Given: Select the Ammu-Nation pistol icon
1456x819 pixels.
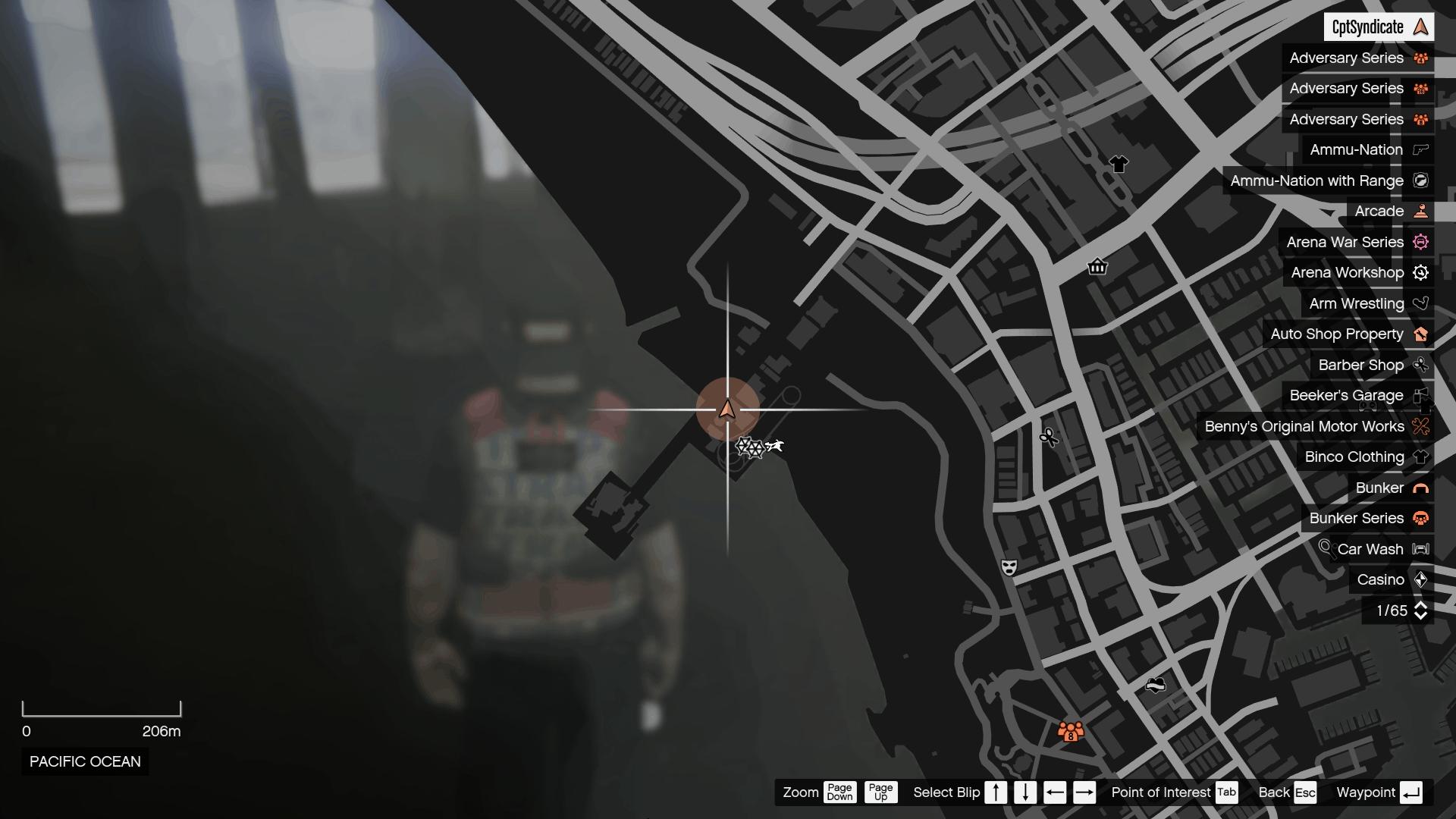Looking at the screenshot, I should click(1420, 149).
